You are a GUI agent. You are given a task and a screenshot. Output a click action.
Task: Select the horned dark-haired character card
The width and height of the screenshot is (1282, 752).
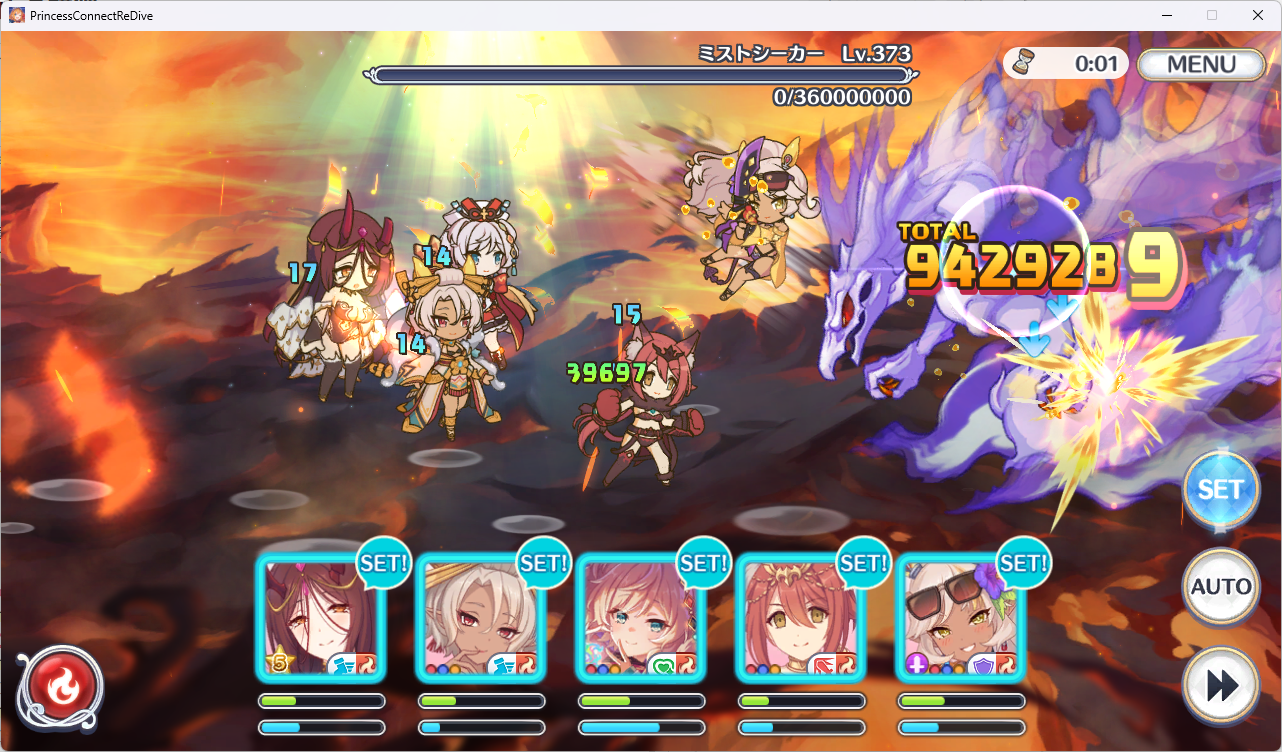(320, 619)
